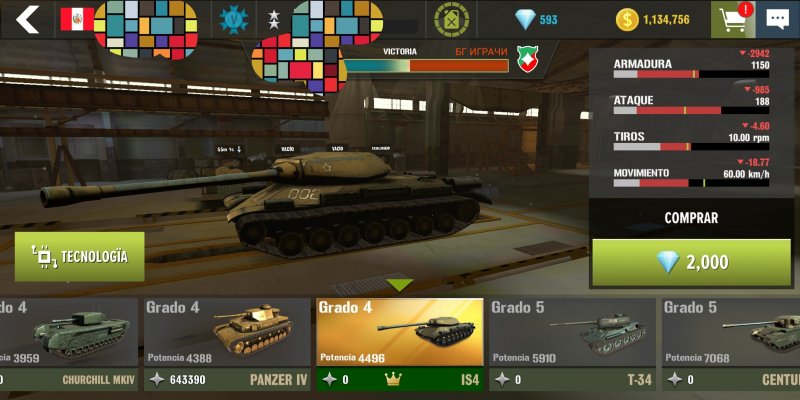Pick the T-34 tank card
Viewport: 800px width, 400px height.
pos(571,343)
